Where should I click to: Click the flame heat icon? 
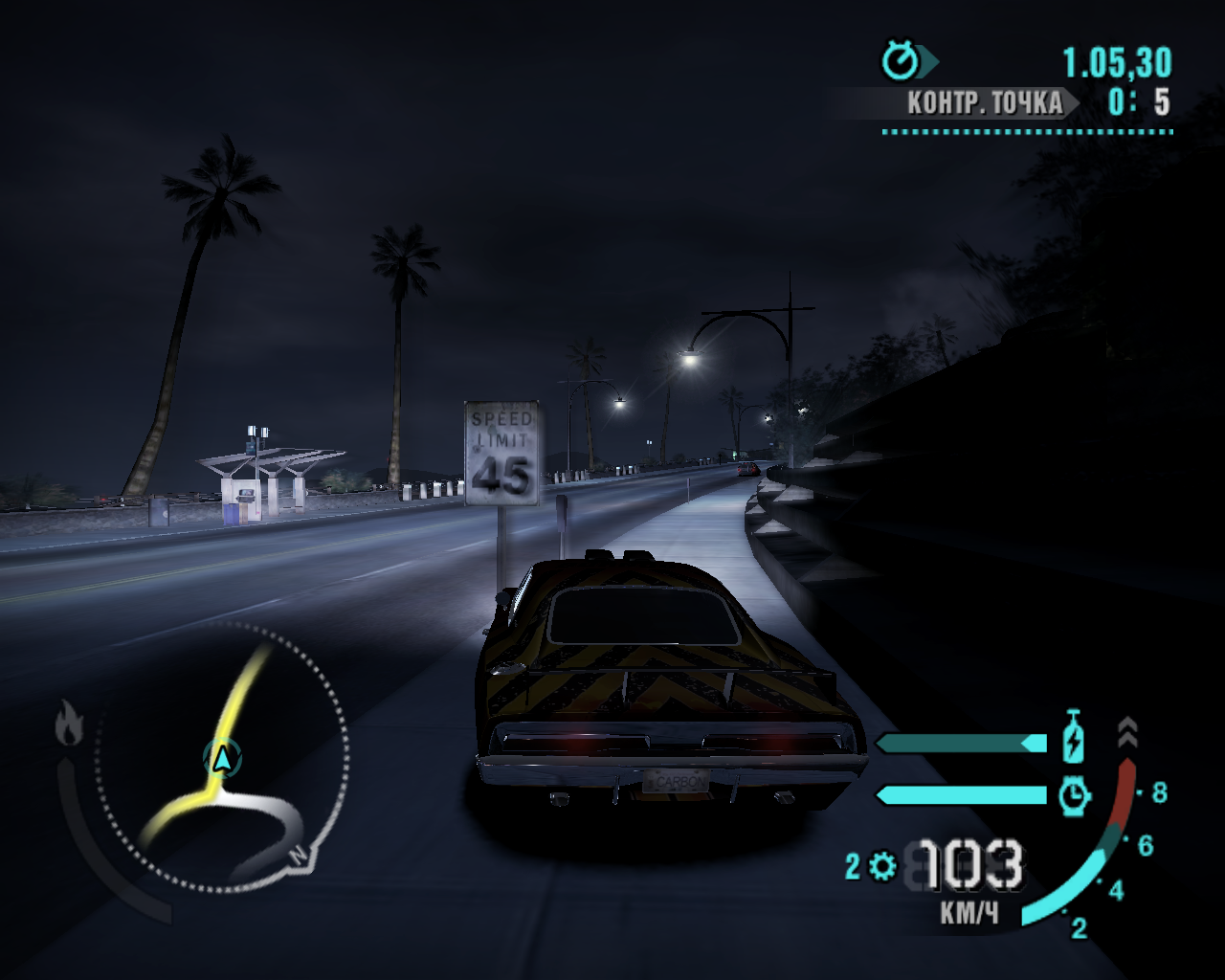point(68,723)
